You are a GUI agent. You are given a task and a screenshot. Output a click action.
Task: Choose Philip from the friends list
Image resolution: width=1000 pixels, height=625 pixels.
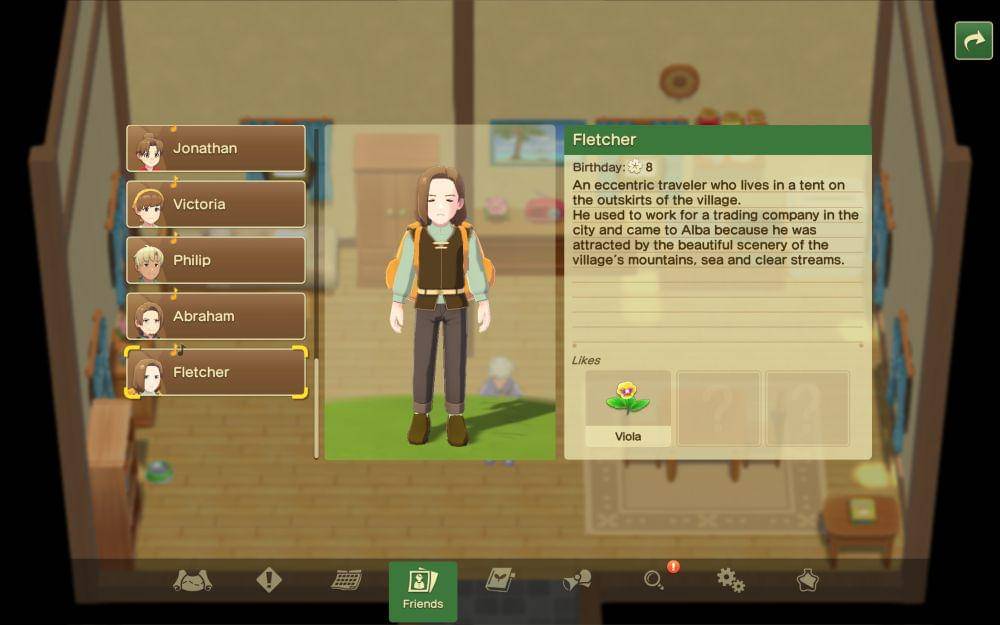point(216,261)
